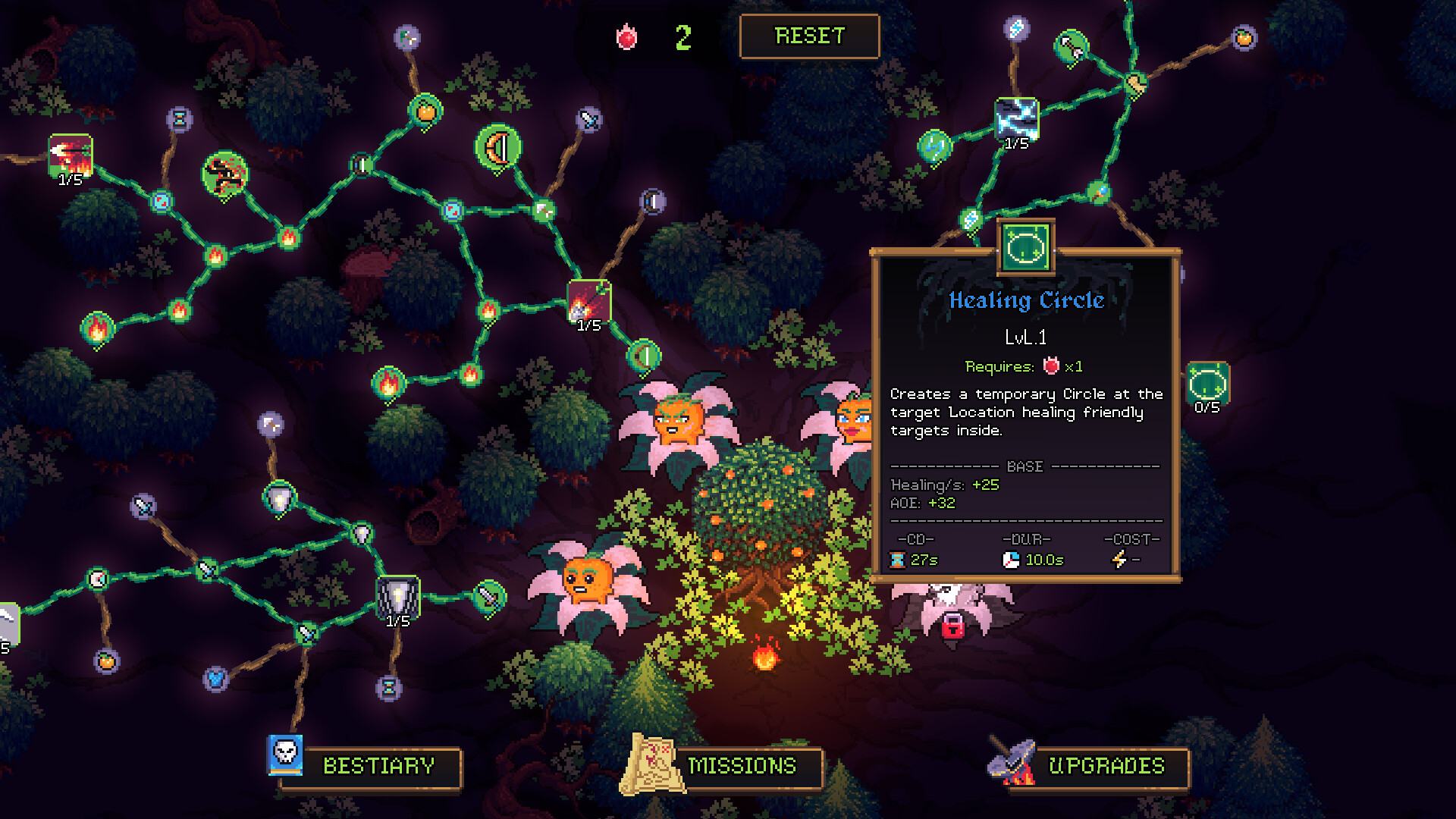The height and width of the screenshot is (819, 1456).
Task: Select the shadowy figure skill node
Action: 225,174
